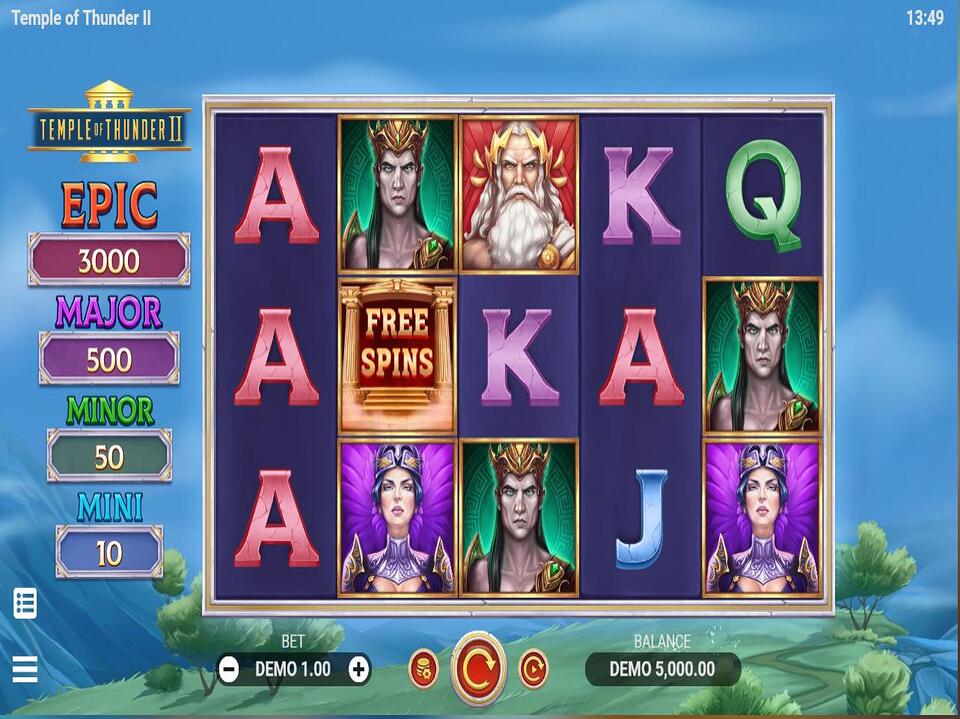Open the hamburger menu

point(25,669)
